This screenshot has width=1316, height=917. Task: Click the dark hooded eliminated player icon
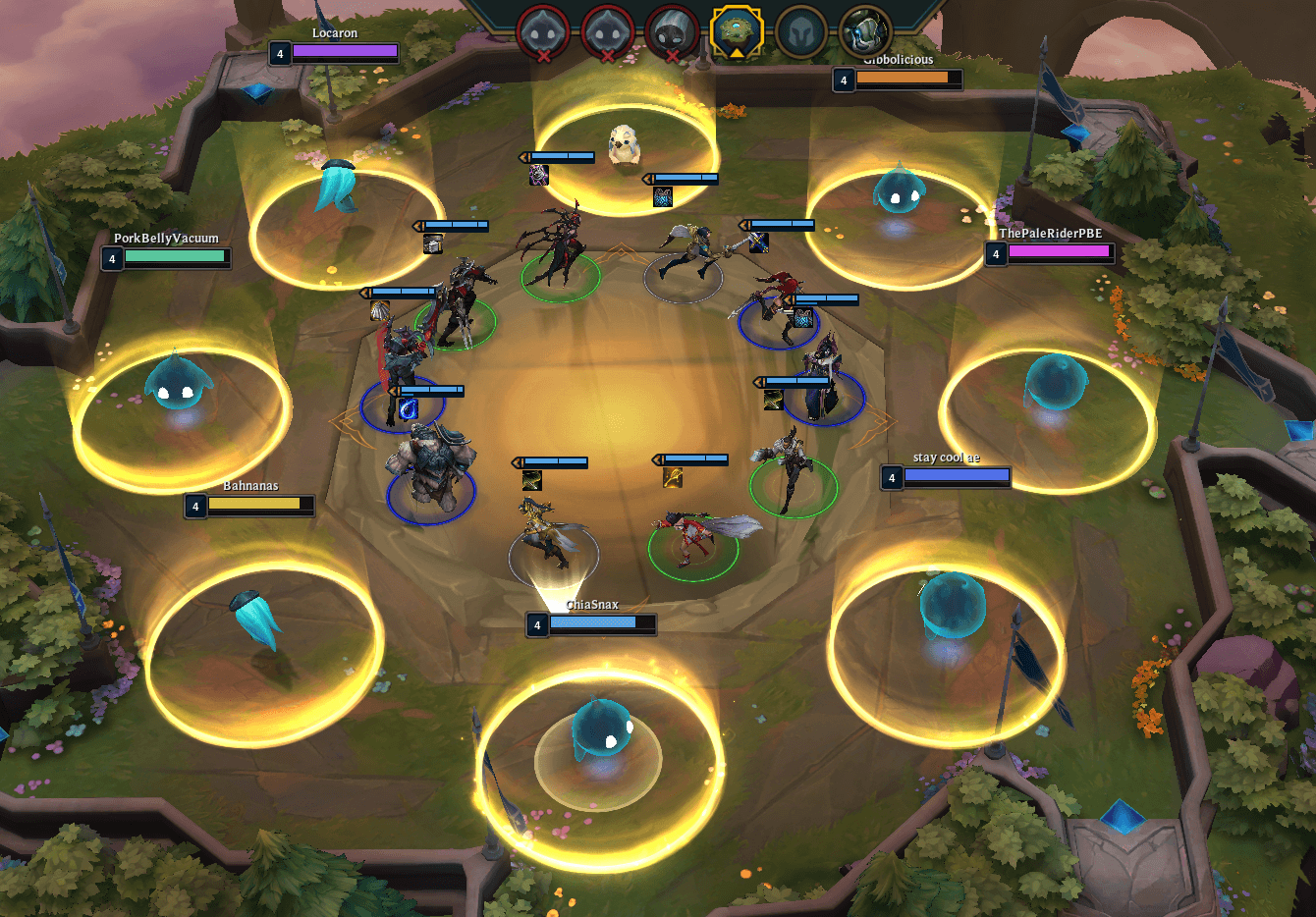point(671,31)
